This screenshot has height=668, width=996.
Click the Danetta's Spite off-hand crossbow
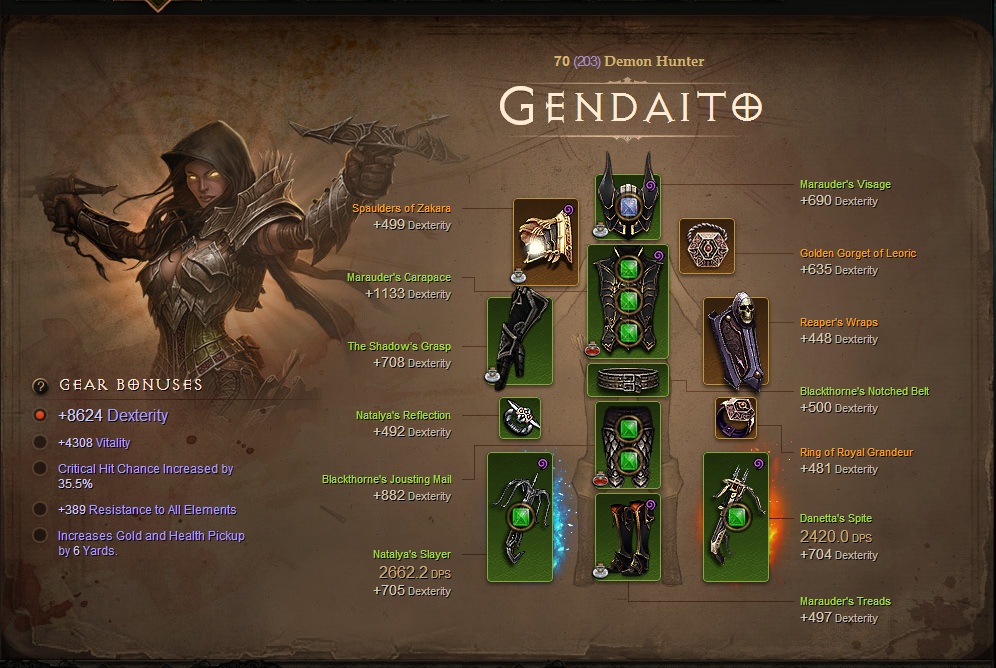click(x=735, y=517)
